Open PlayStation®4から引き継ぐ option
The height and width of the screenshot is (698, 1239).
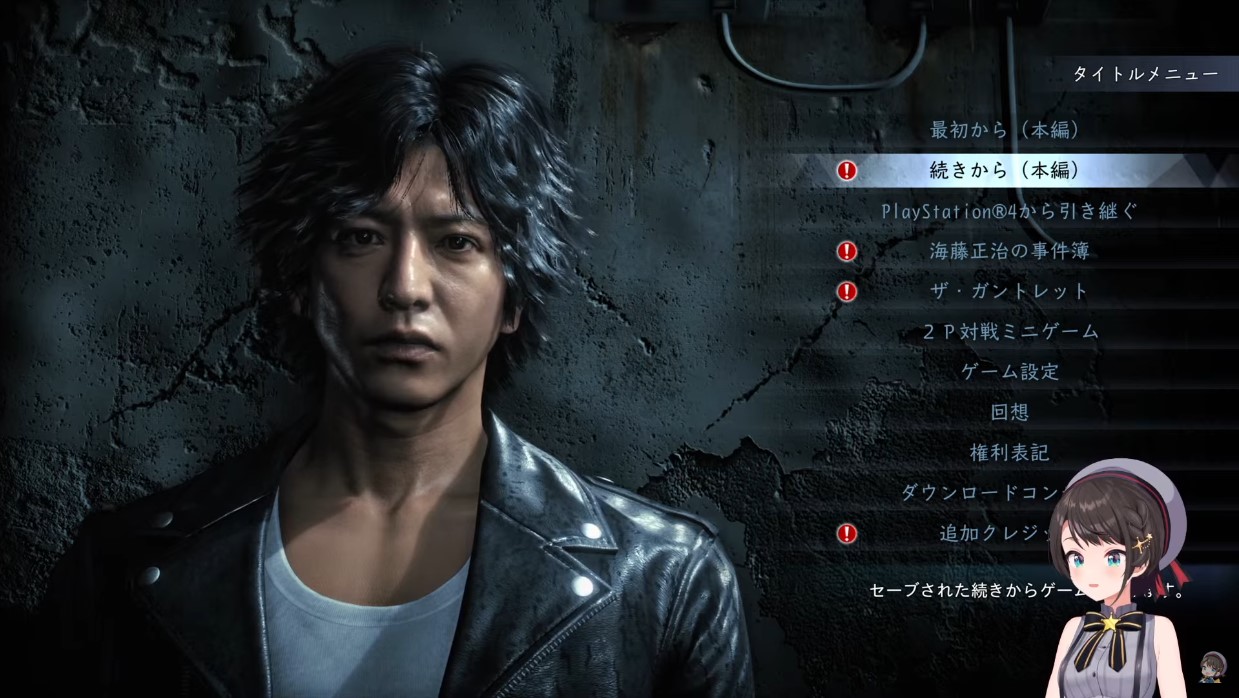(x=1009, y=211)
